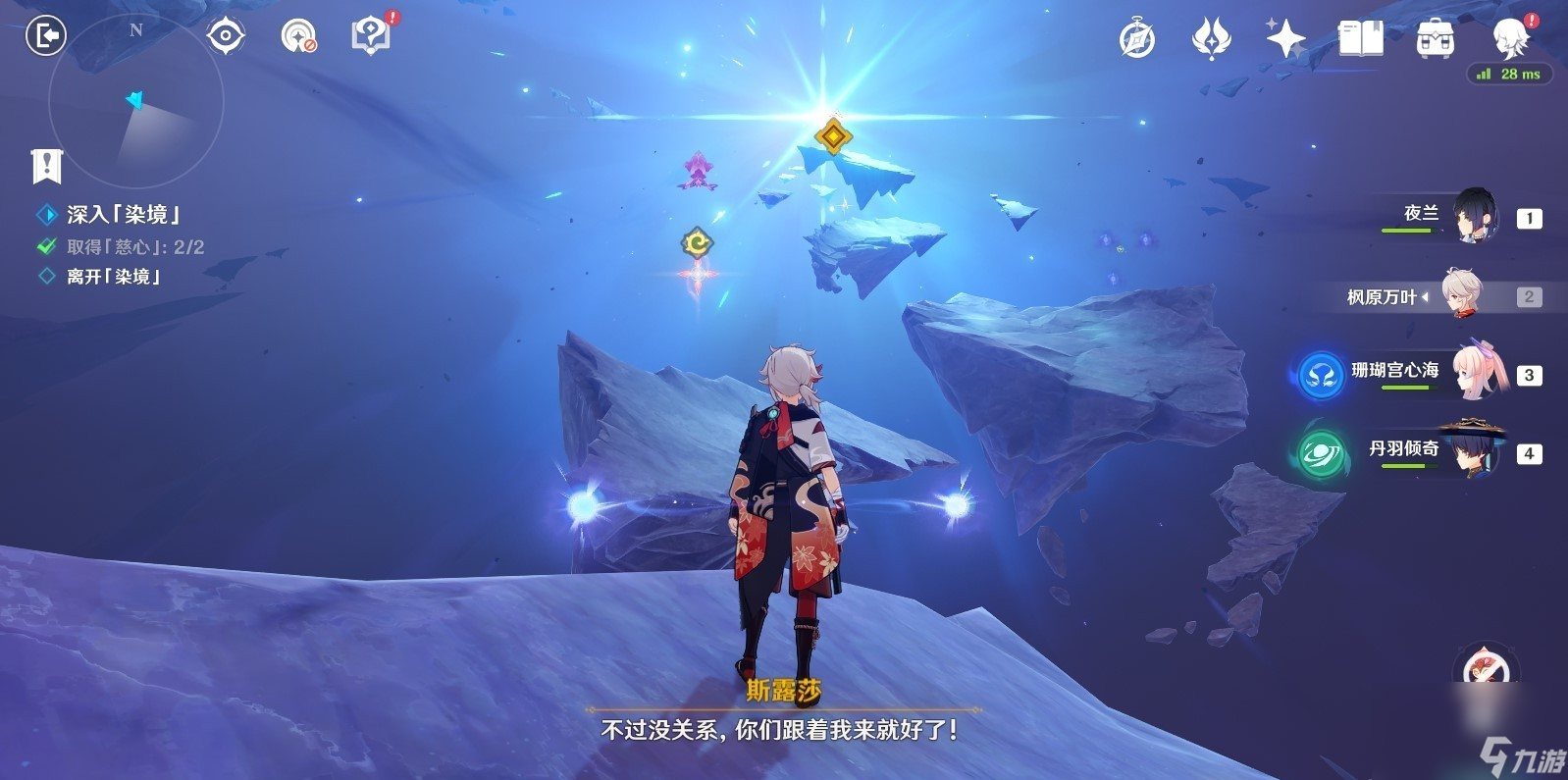Click the wind glider events icon

(1212, 39)
